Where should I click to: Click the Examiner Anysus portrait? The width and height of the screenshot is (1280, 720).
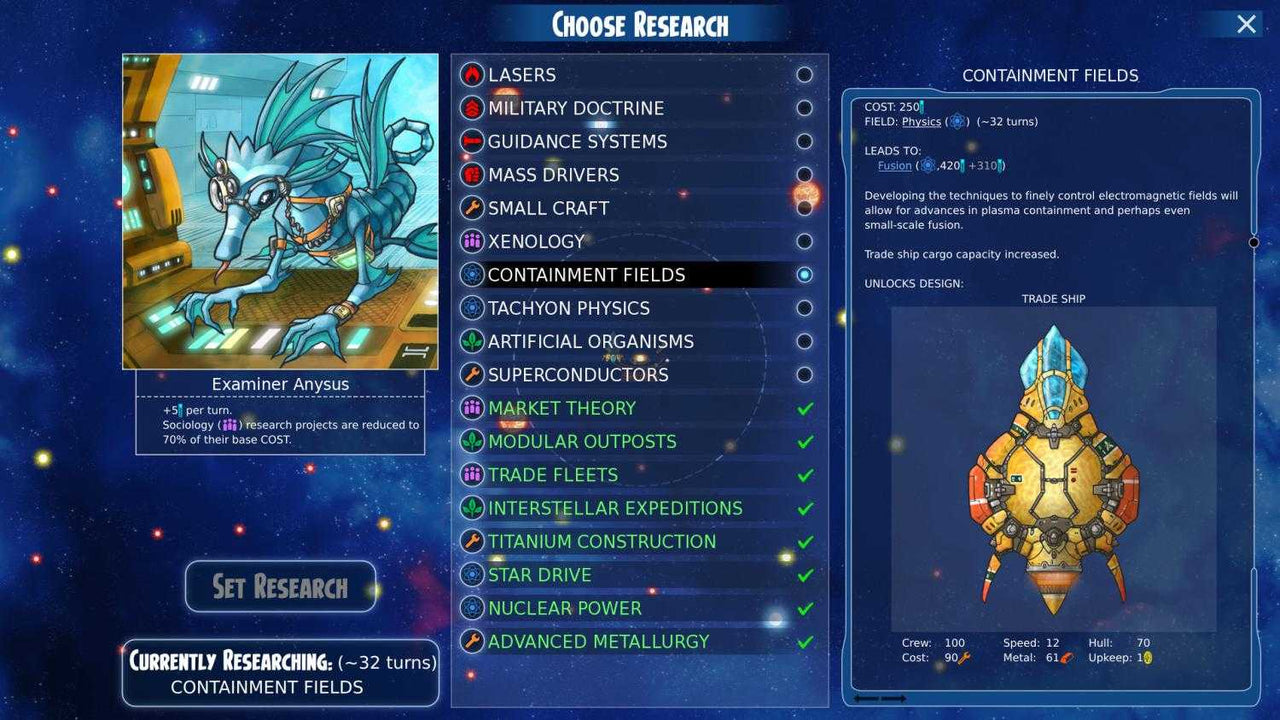click(x=280, y=210)
